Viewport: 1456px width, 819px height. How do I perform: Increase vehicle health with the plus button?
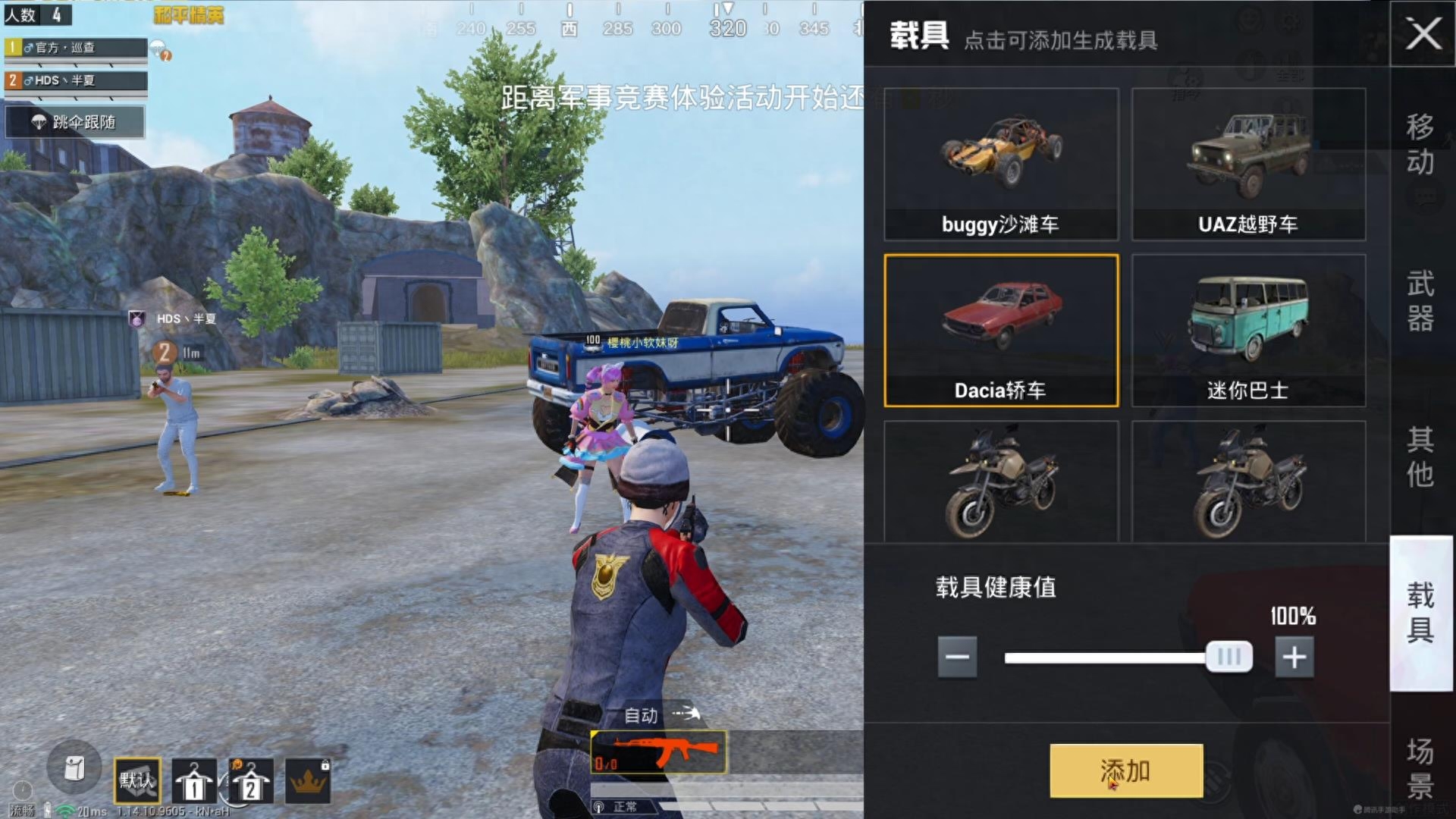point(1294,657)
